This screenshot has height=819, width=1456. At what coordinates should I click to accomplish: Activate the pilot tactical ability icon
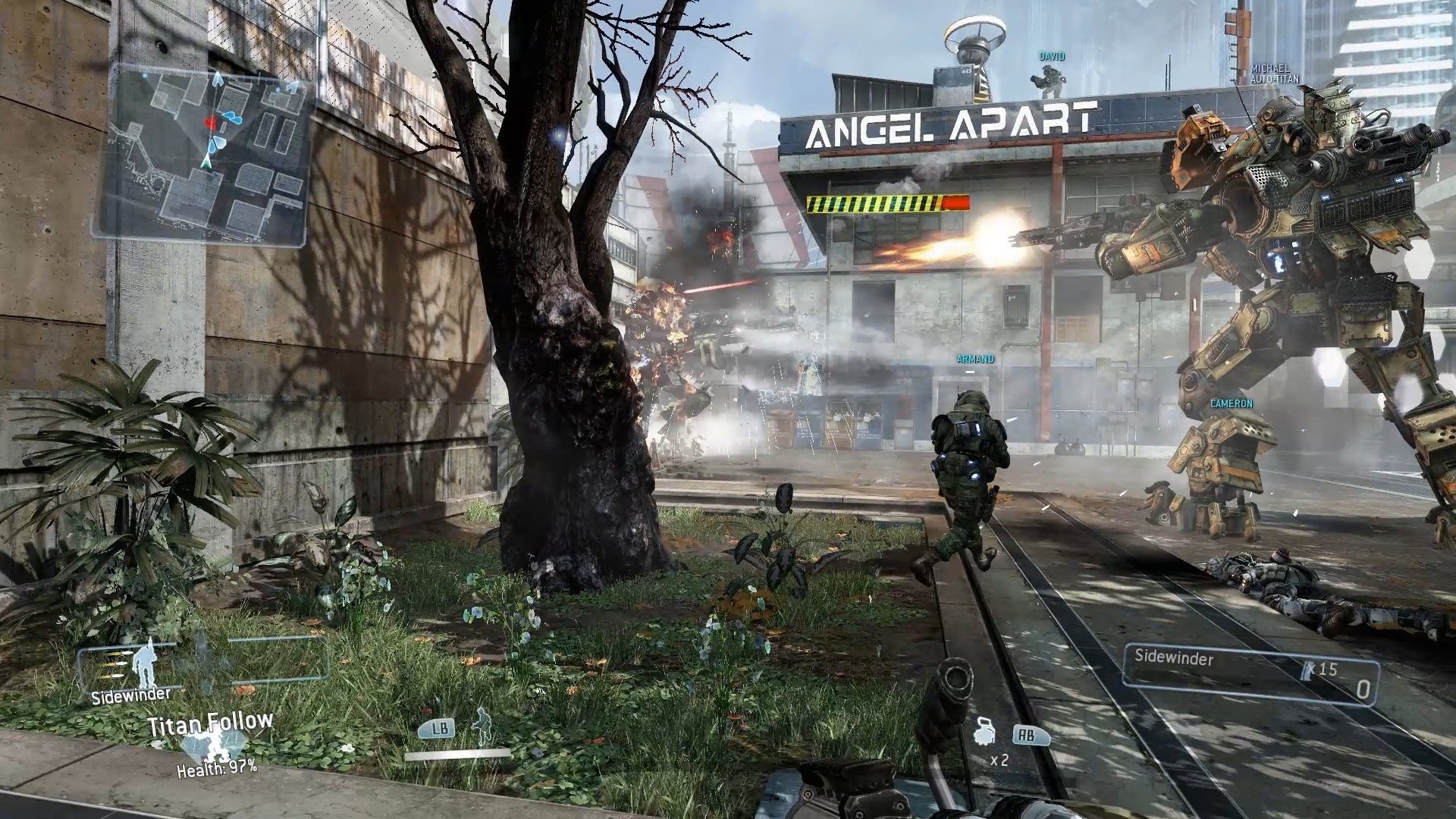481,726
